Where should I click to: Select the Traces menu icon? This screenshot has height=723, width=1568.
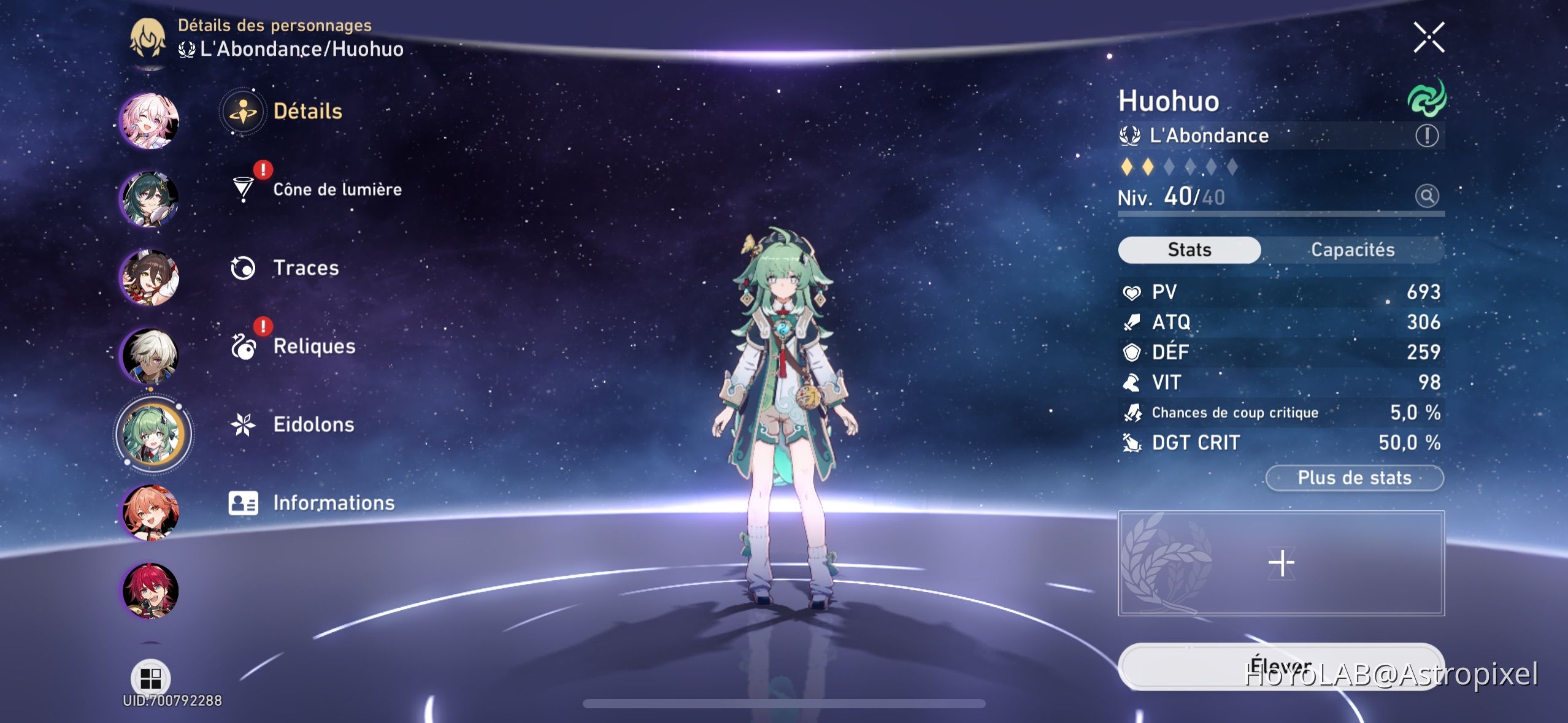click(244, 267)
